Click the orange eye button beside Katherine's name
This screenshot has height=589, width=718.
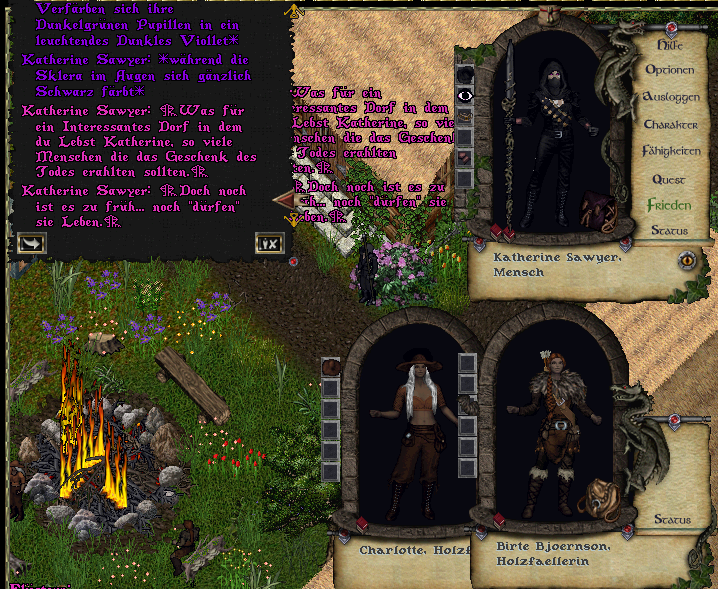[x=689, y=260]
